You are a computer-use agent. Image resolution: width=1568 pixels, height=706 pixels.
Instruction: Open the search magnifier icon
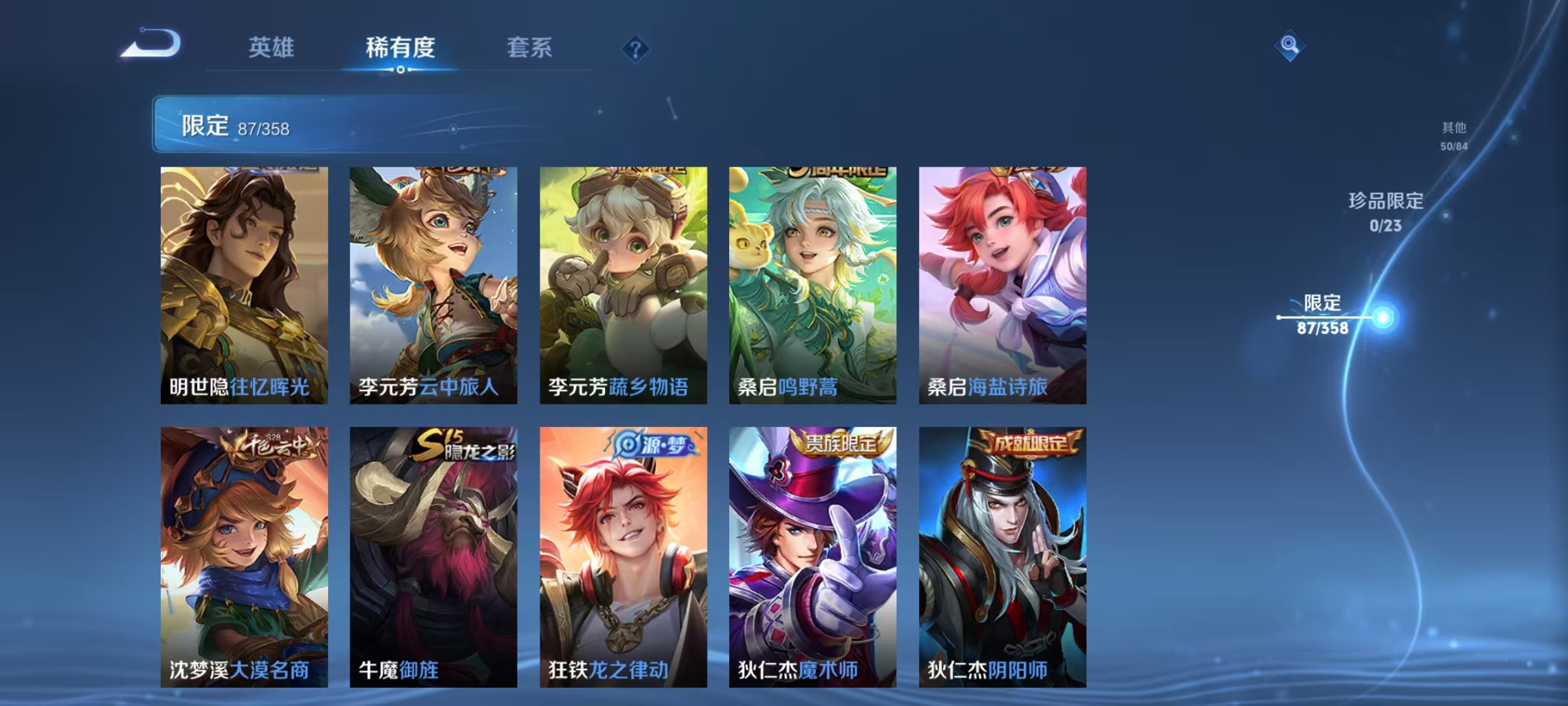(x=1288, y=44)
